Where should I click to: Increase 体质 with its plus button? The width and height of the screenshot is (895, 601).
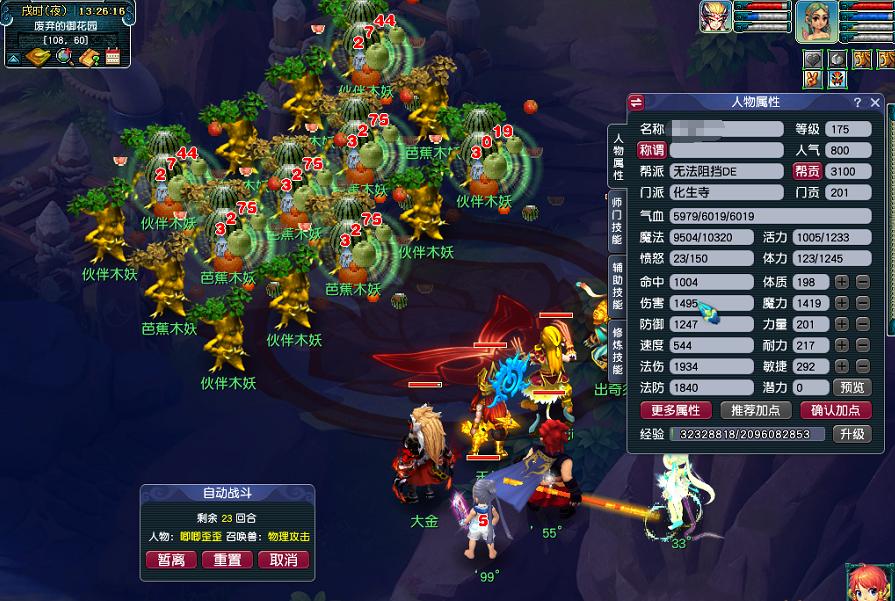(842, 282)
